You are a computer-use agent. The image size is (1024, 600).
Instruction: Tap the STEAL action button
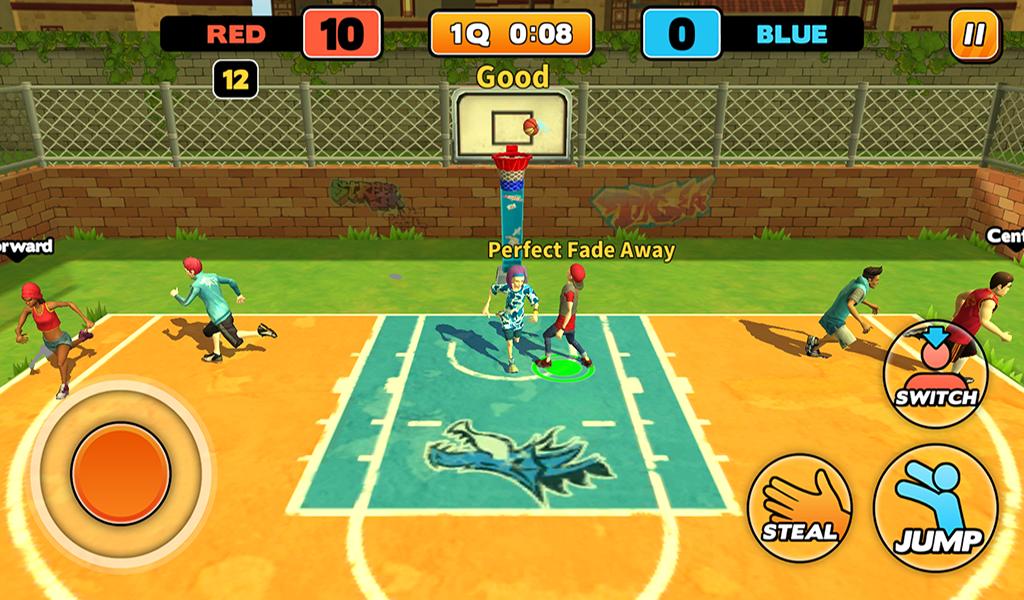pos(800,507)
